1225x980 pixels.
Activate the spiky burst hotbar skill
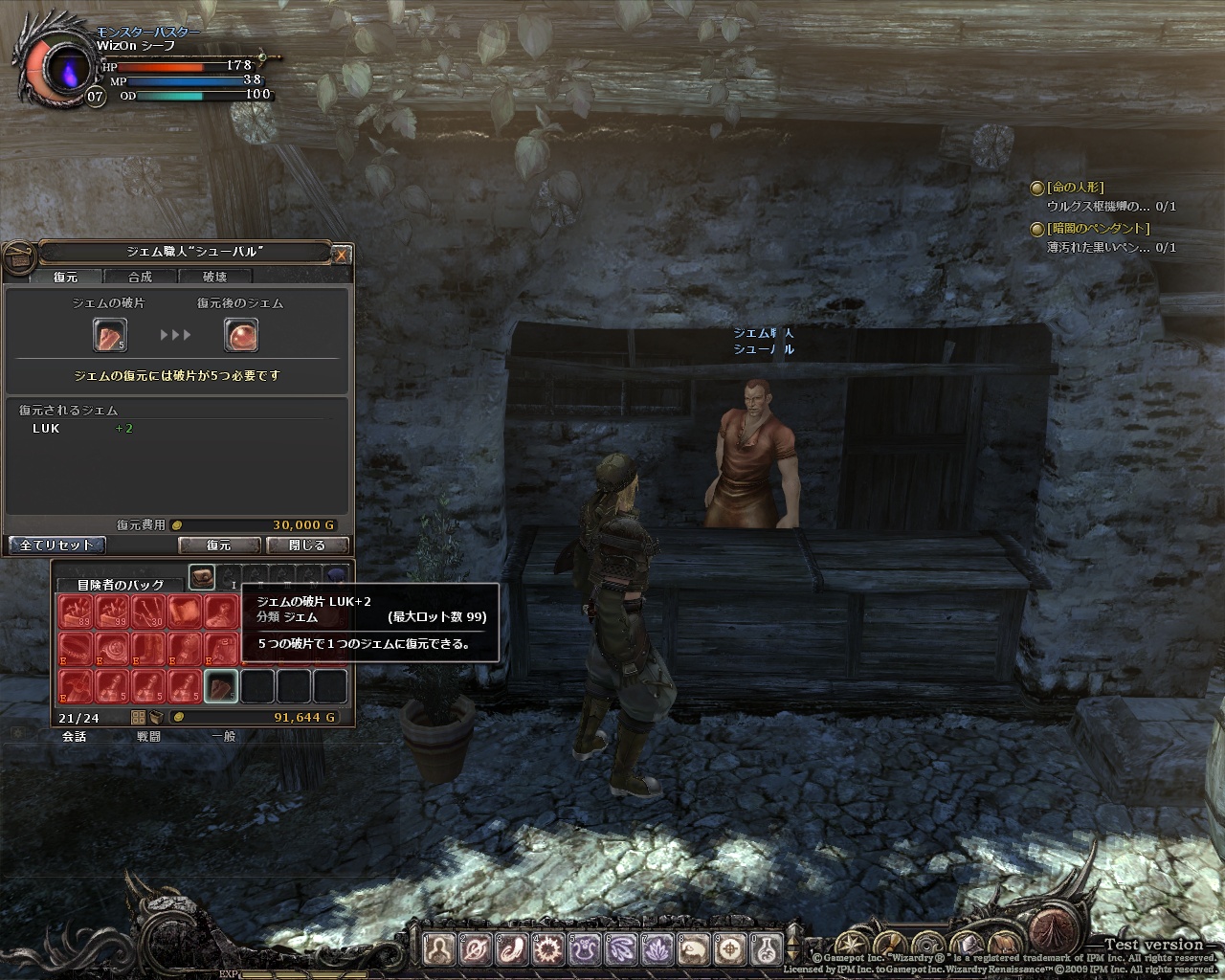(x=549, y=949)
